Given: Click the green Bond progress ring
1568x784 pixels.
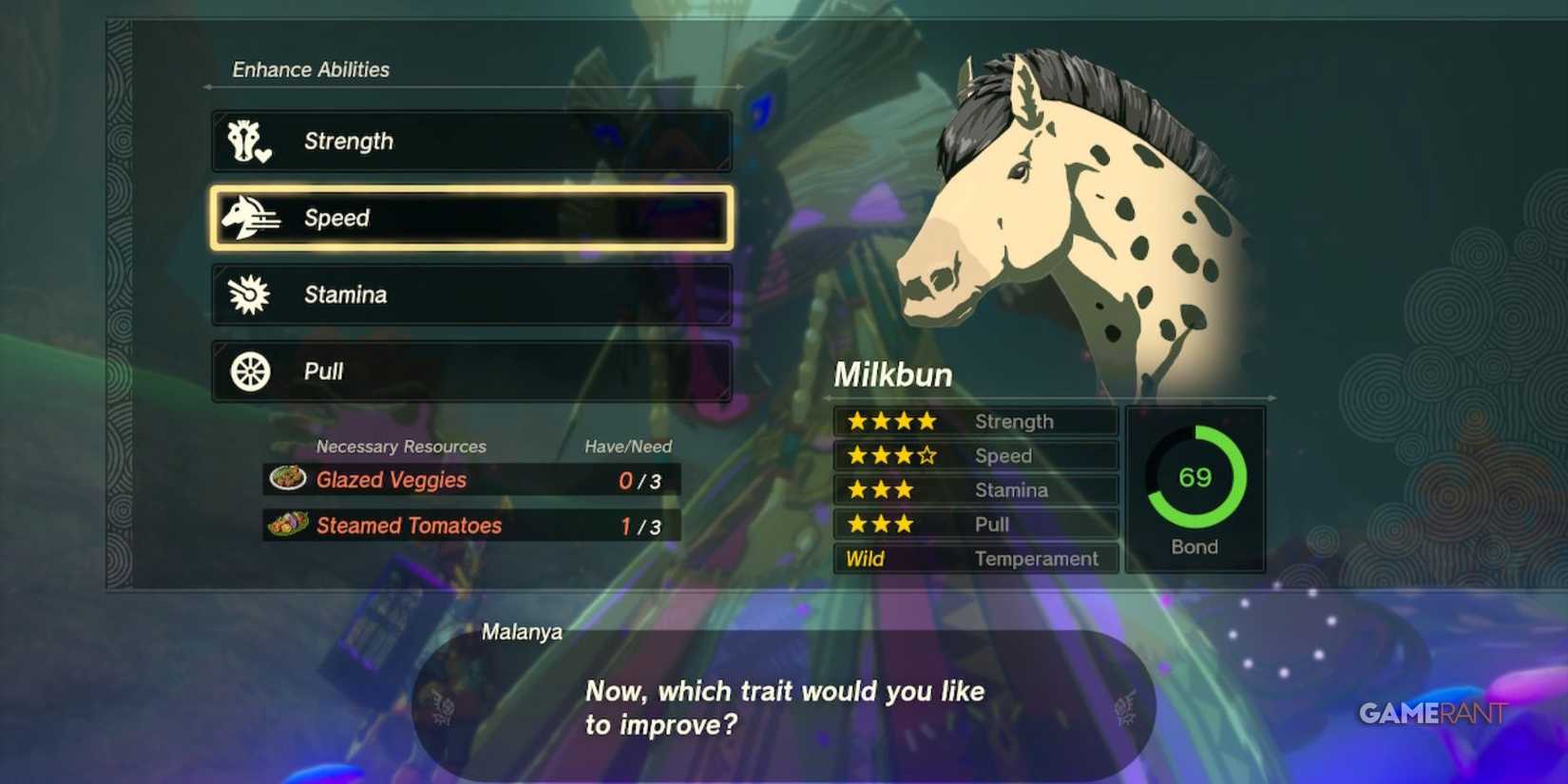Looking at the screenshot, I should tap(1195, 478).
